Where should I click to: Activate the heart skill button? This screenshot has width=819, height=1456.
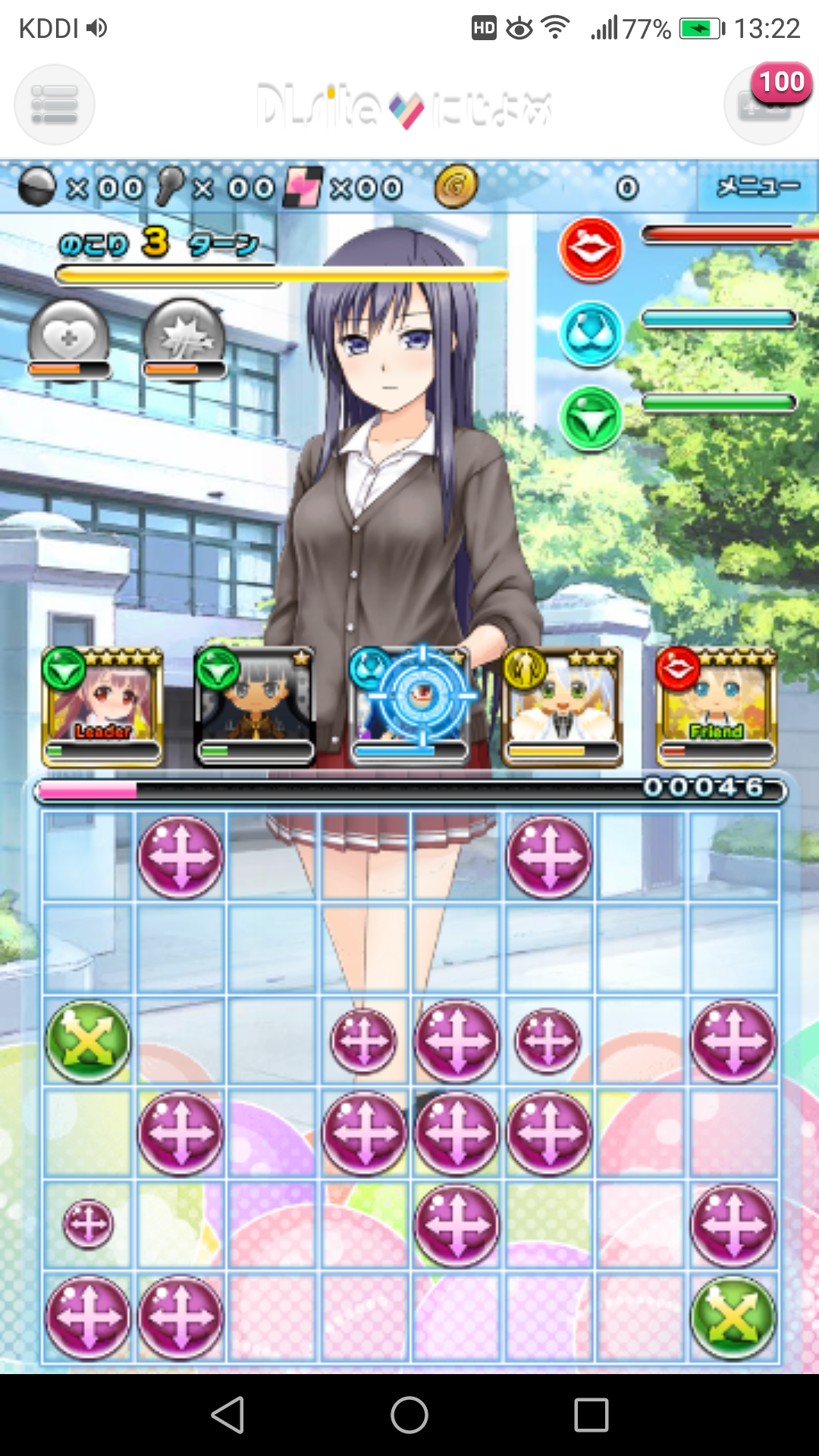69,339
